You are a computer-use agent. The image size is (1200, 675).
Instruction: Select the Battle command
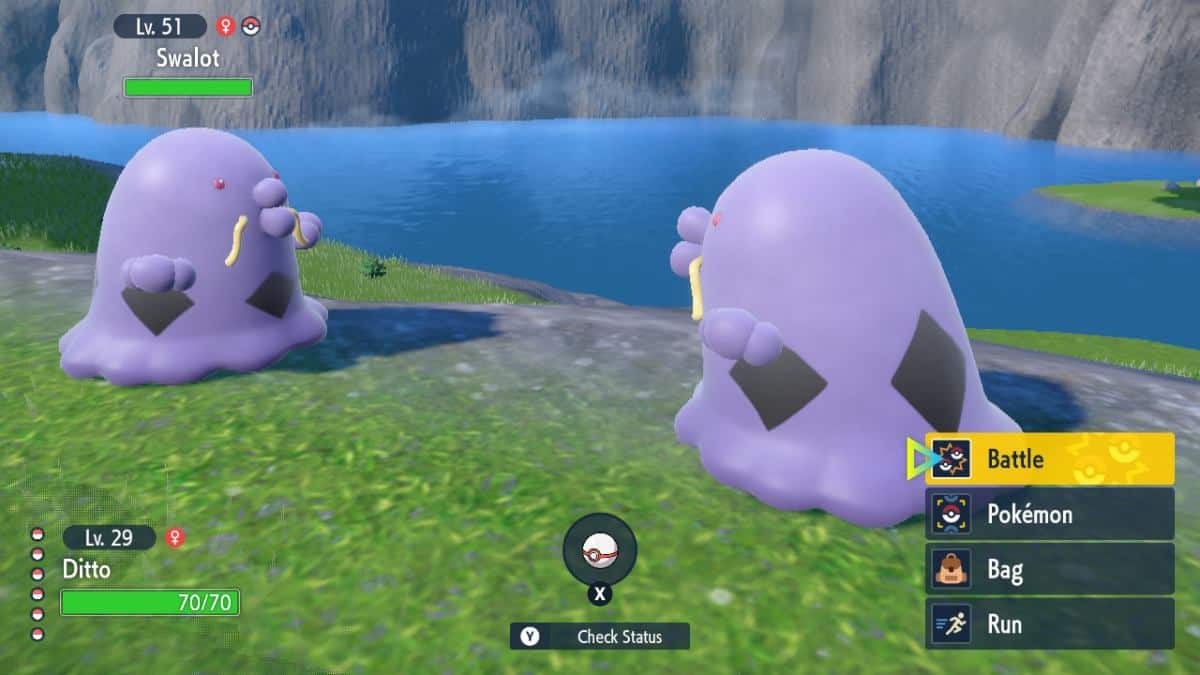(1049, 459)
